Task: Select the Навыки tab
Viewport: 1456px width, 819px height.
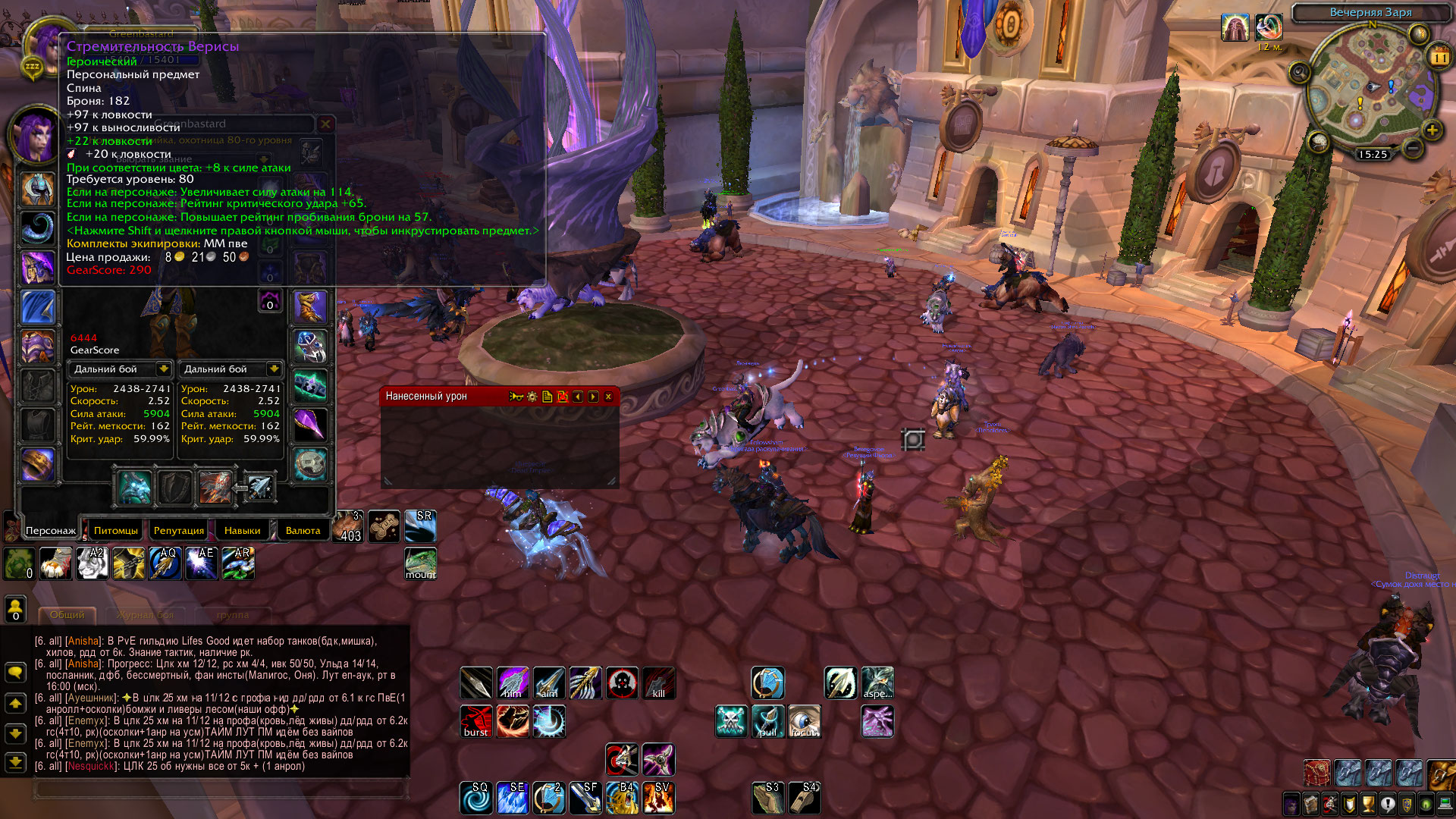Action: [x=242, y=530]
